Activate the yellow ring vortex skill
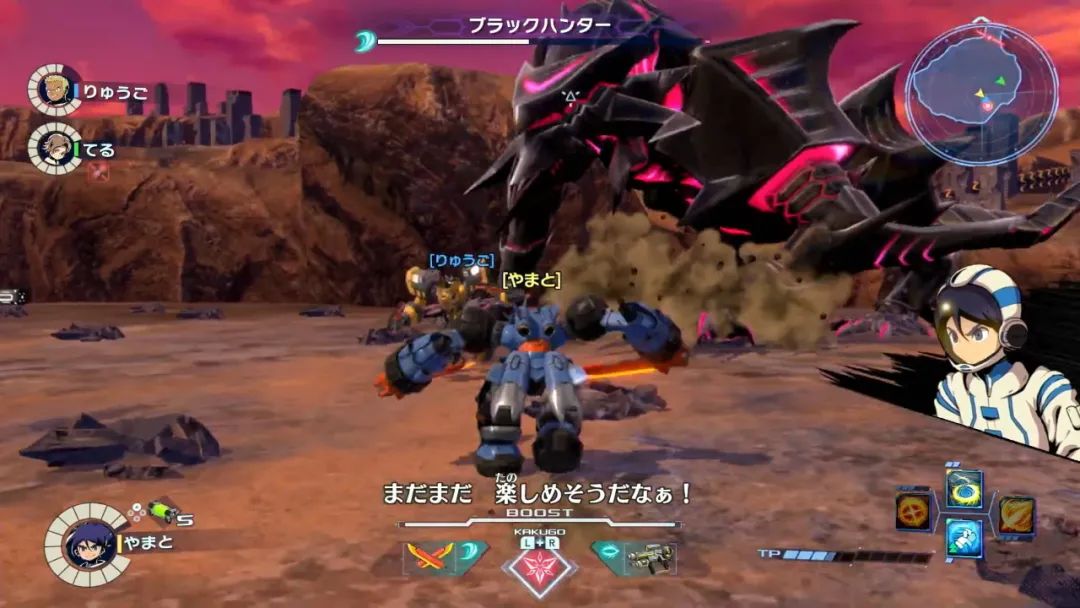Screen dimensions: 1080x608 click(x=965, y=489)
